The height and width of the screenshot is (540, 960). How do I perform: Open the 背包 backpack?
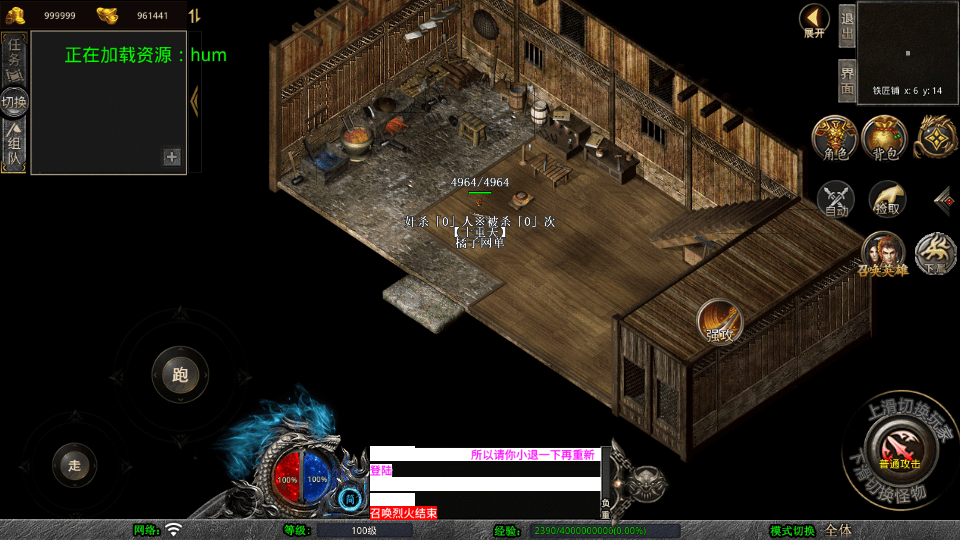tap(884, 138)
